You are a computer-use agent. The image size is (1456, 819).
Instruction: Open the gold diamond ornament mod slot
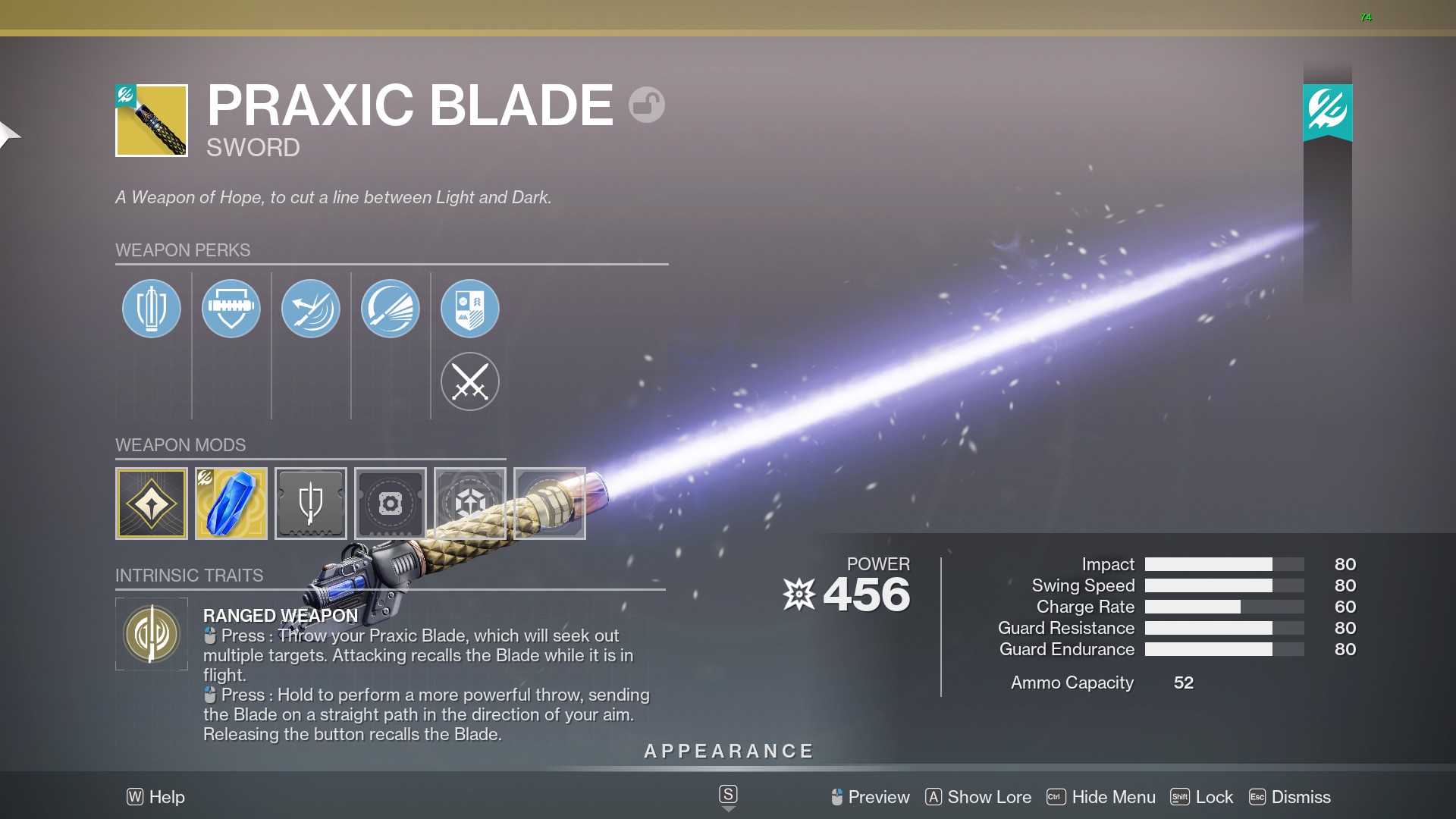point(152,504)
